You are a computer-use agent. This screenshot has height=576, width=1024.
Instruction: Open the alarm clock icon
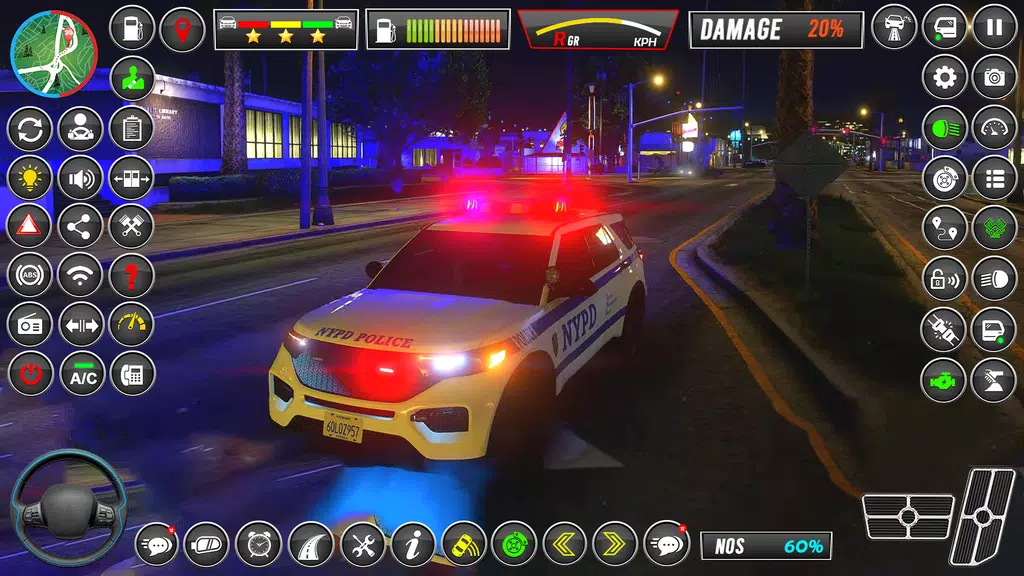pyautogui.click(x=258, y=544)
